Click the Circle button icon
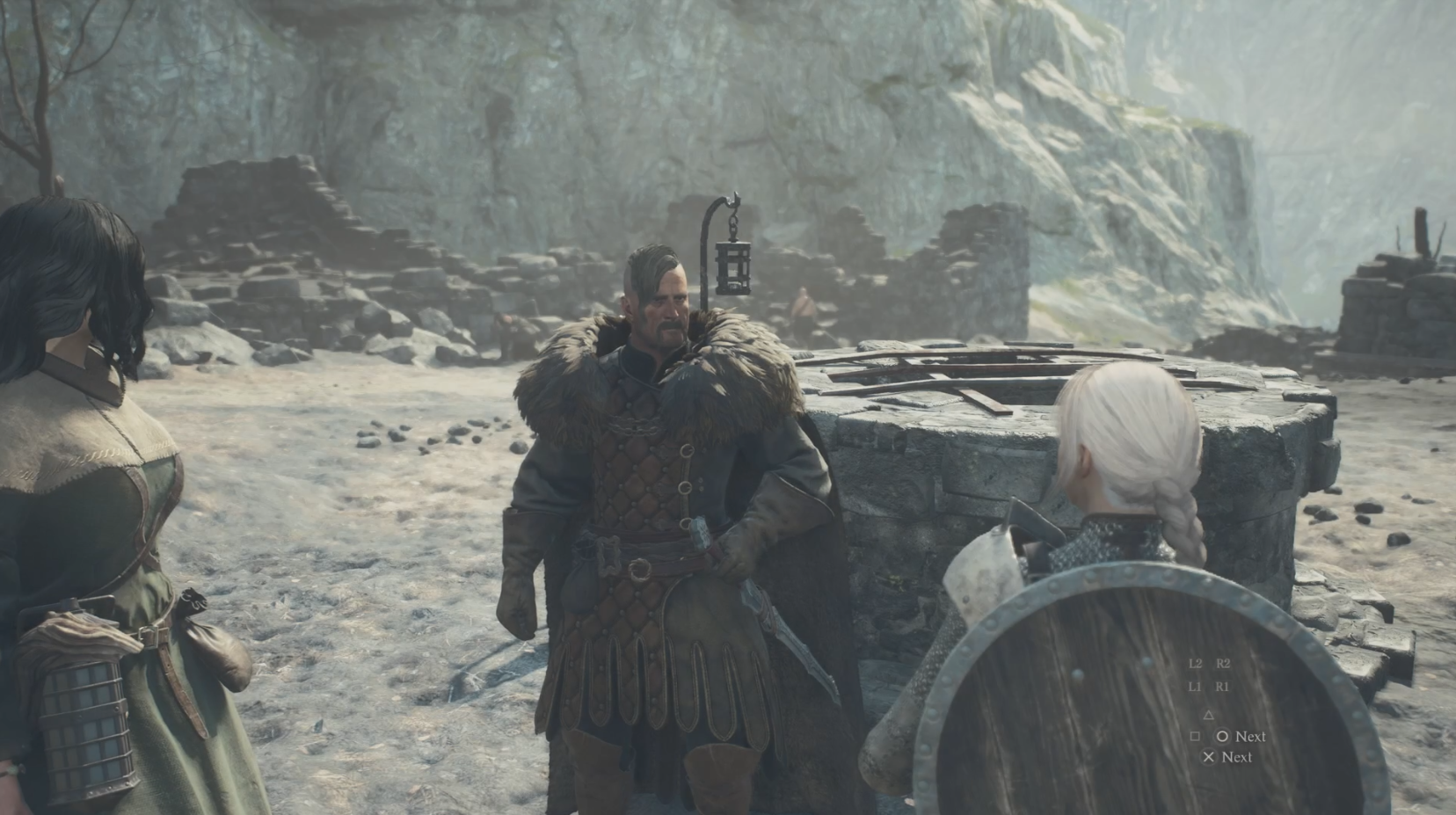This screenshot has width=1456, height=815. pos(1223,737)
